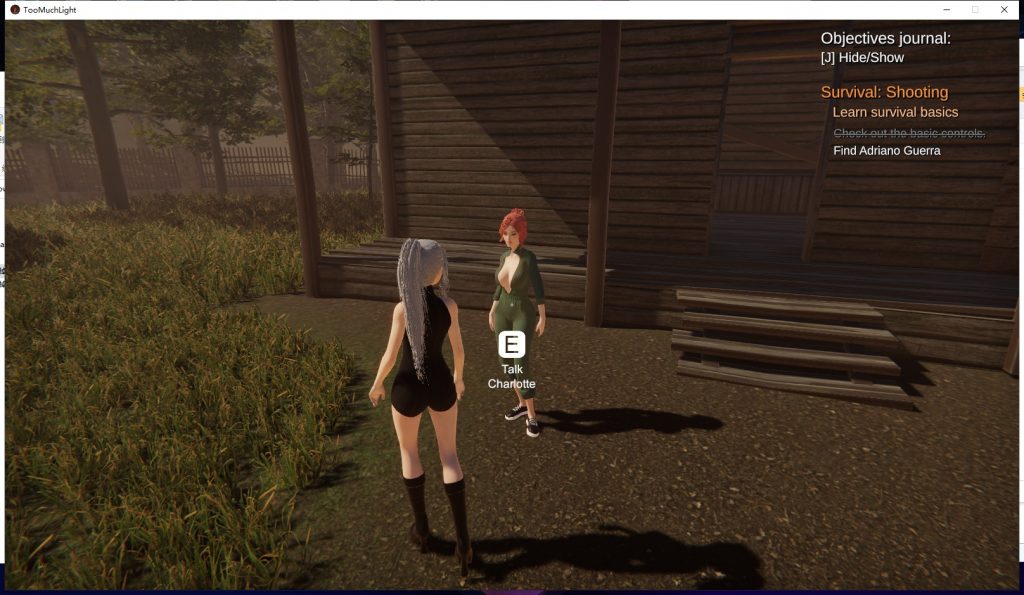Image resolution: width=1024 pixels, height=595 pixels.
Task: Select the Find Adriano Guerra objective
Action: (x=886, y=151)
